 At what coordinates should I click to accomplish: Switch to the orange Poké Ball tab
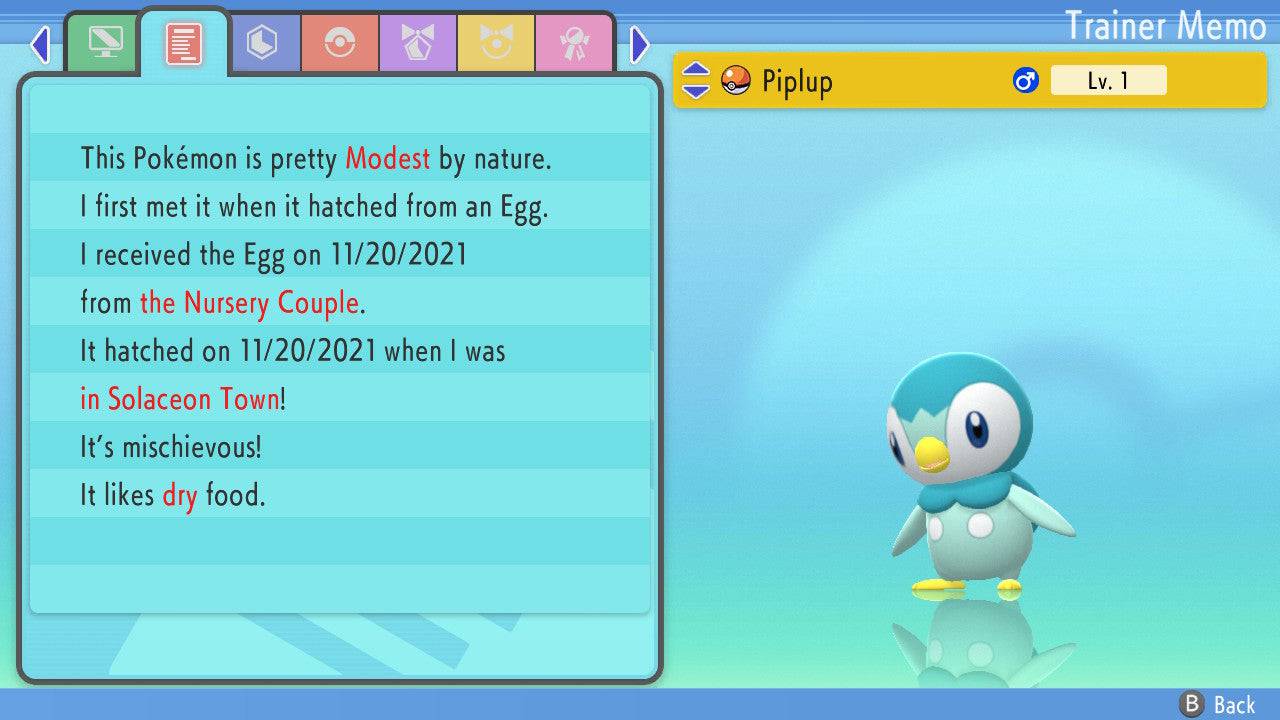click(x=340, y=42)
